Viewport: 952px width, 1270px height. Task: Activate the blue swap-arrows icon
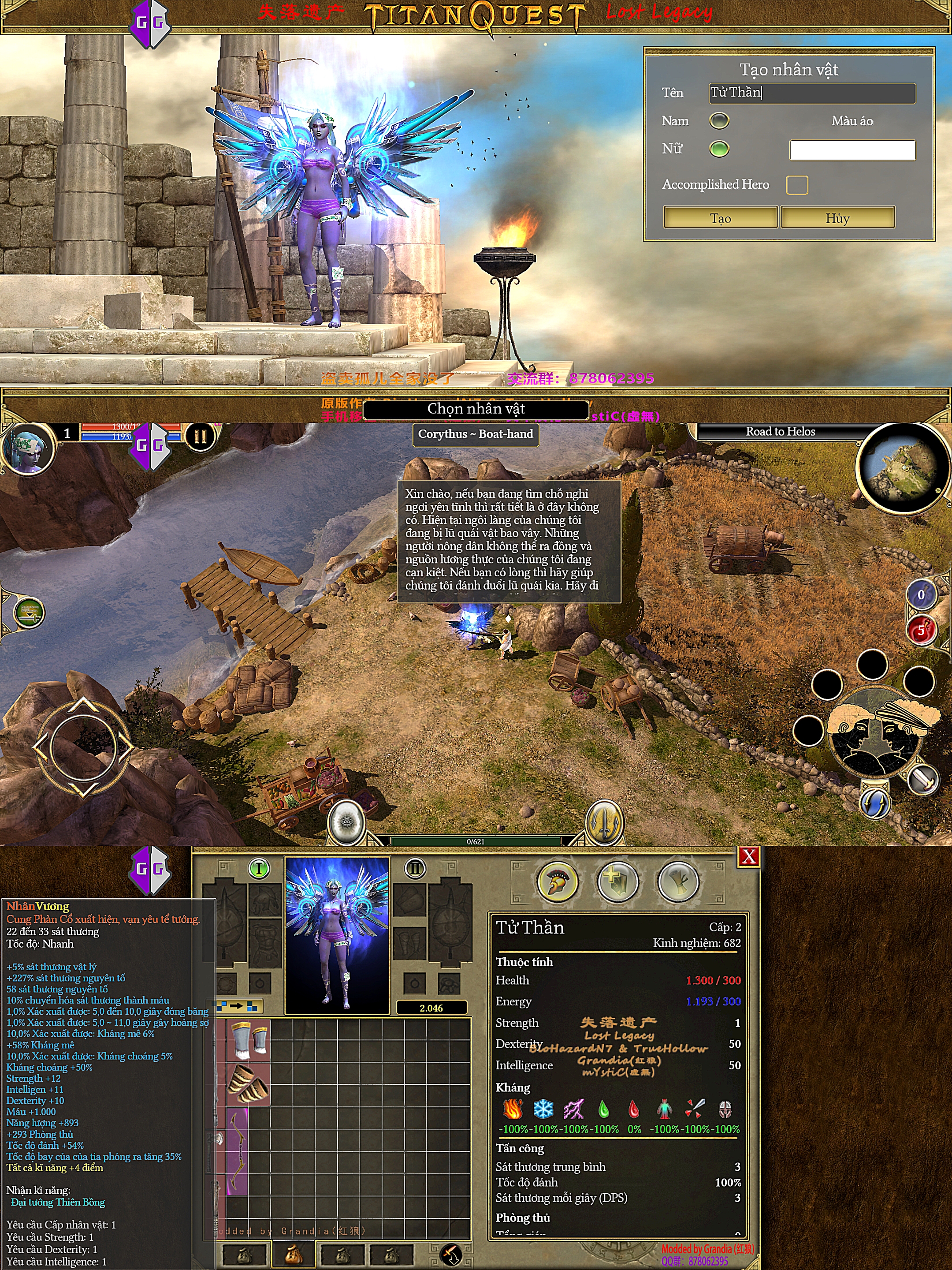coord(875,803)
